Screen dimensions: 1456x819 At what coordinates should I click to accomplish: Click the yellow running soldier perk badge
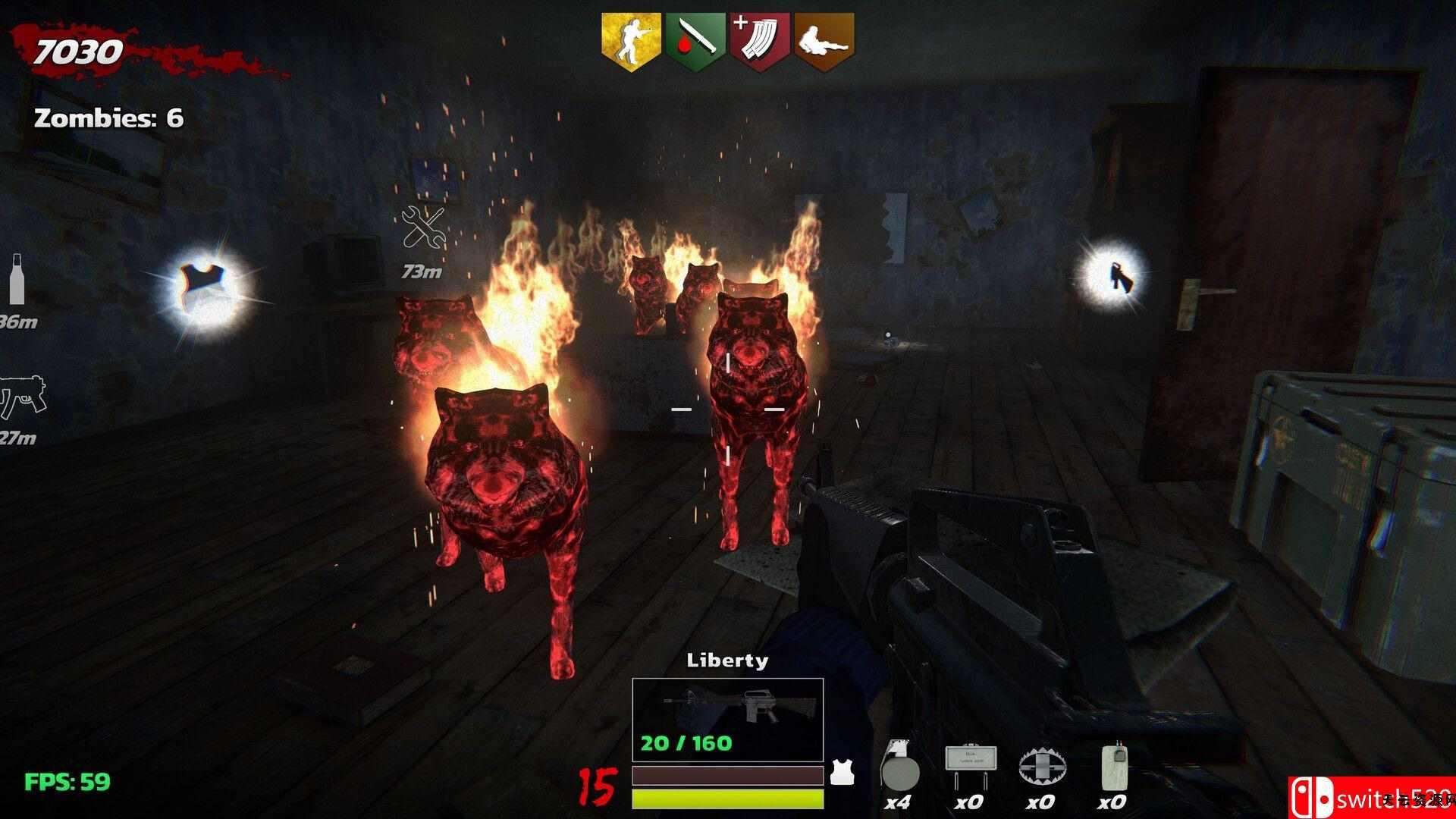click(x=631, y=40)
